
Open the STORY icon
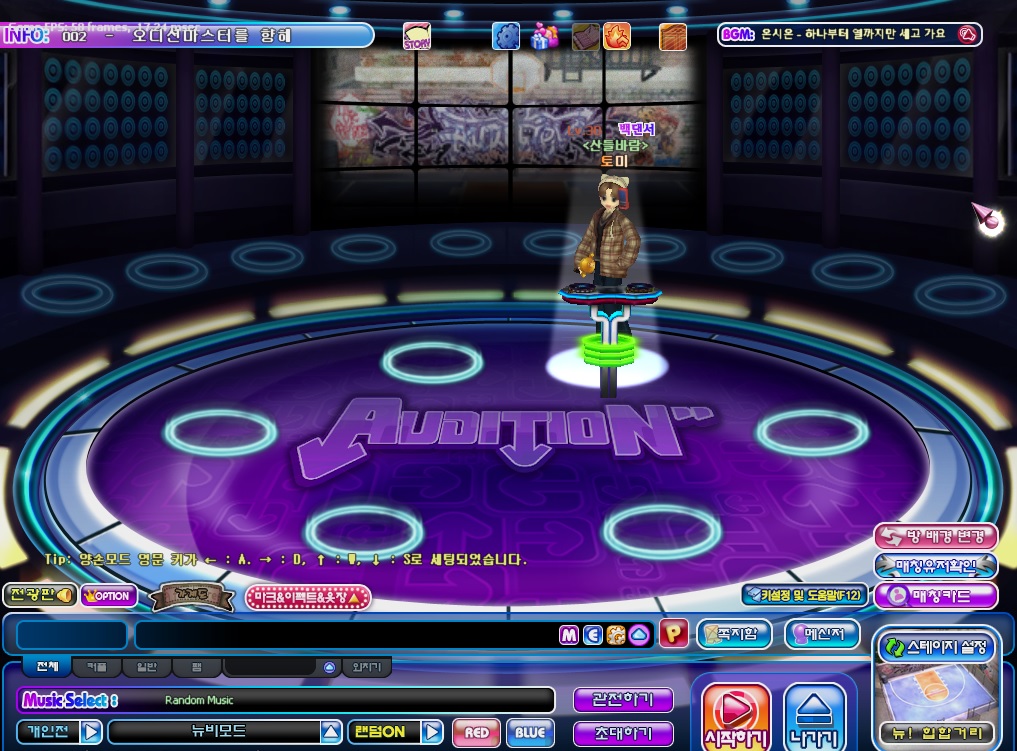pyautogui.click(x=416, y=37)
